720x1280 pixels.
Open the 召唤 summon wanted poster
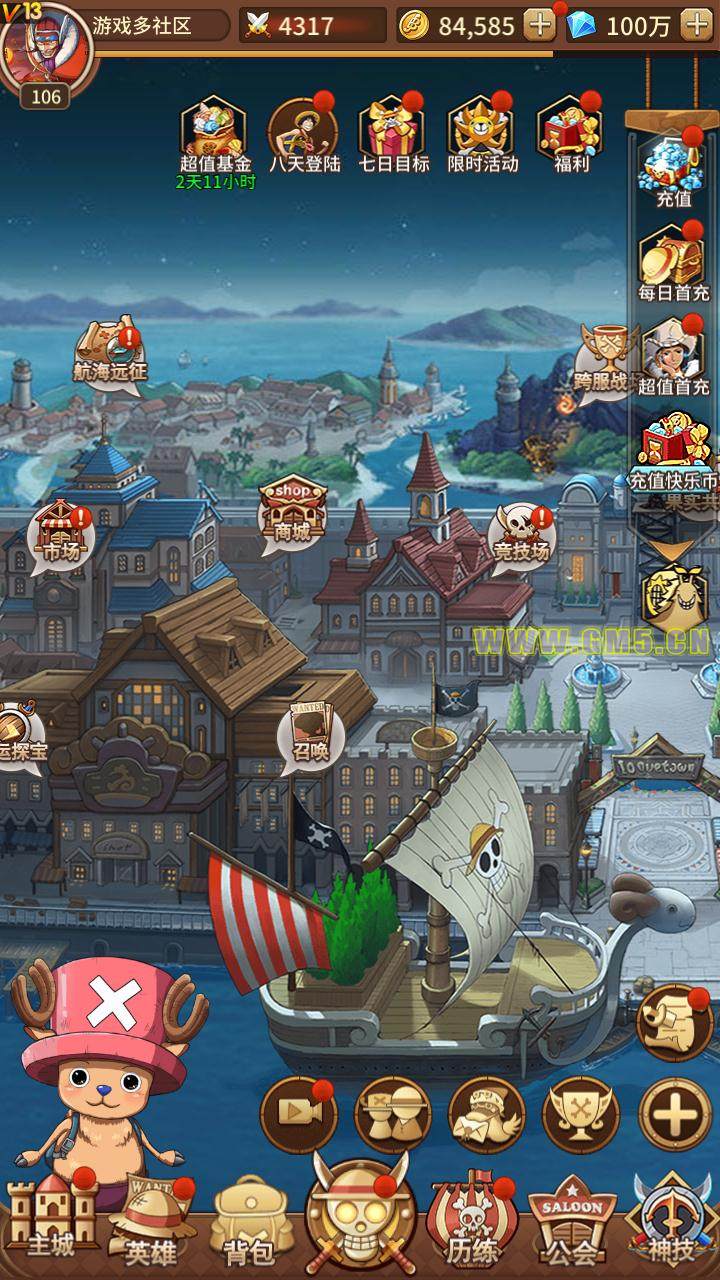[310, 735]
